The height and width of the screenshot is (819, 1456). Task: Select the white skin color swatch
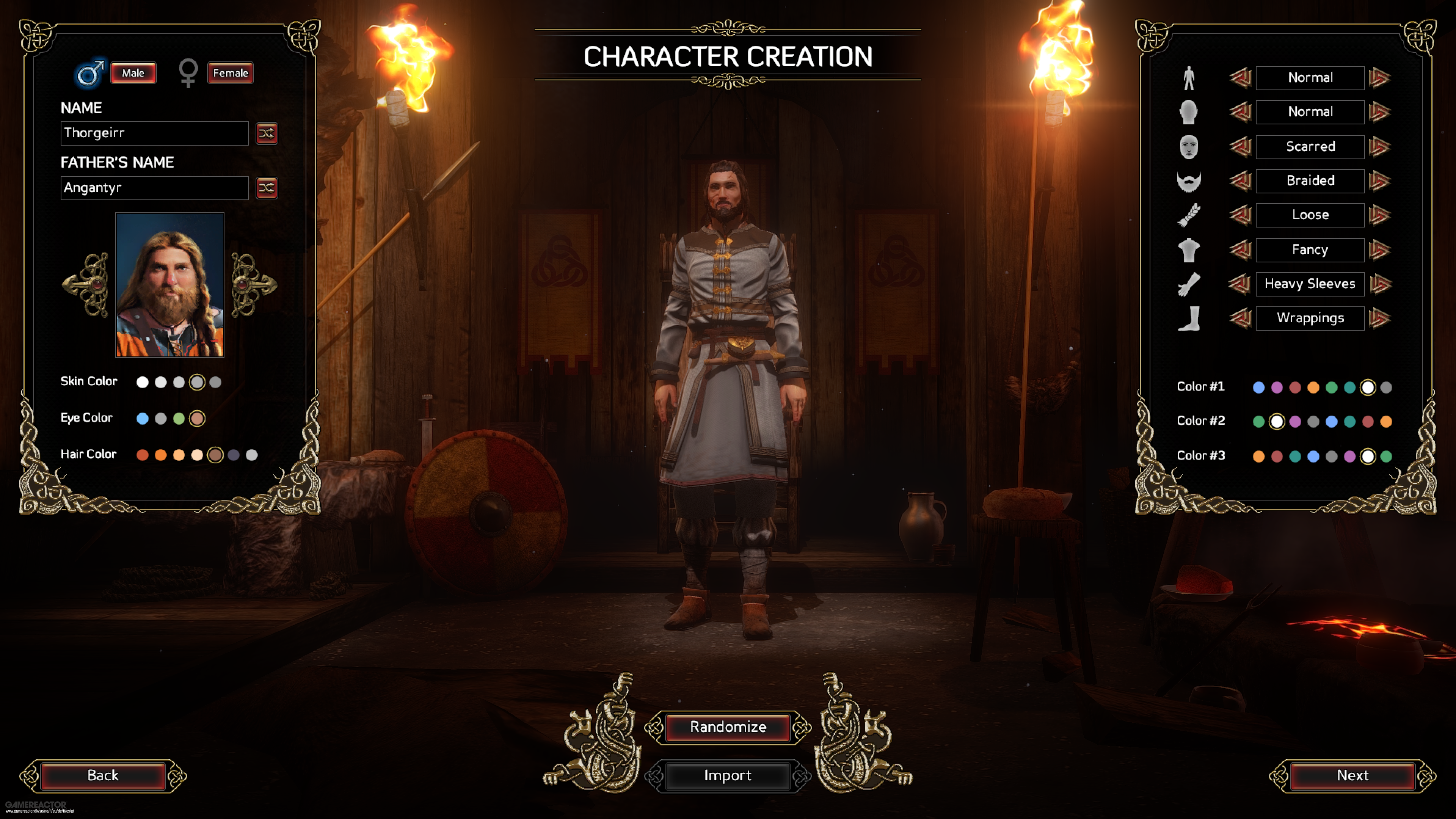pos(143,383)
